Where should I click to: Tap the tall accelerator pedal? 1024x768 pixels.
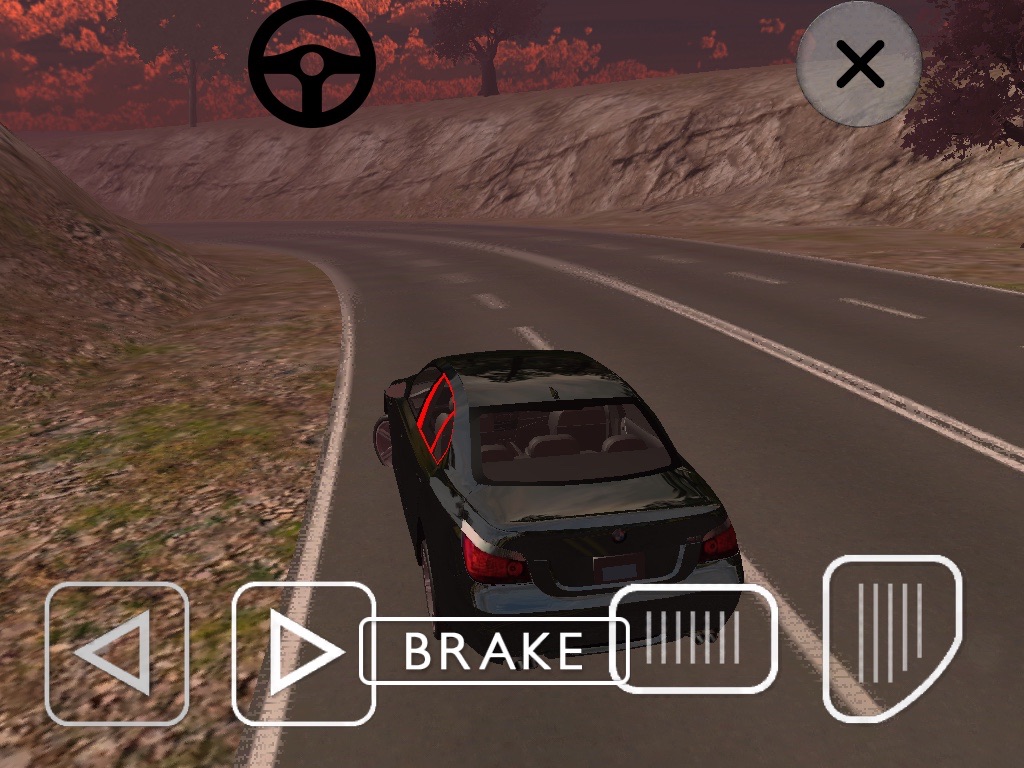[x=891, y=637]
